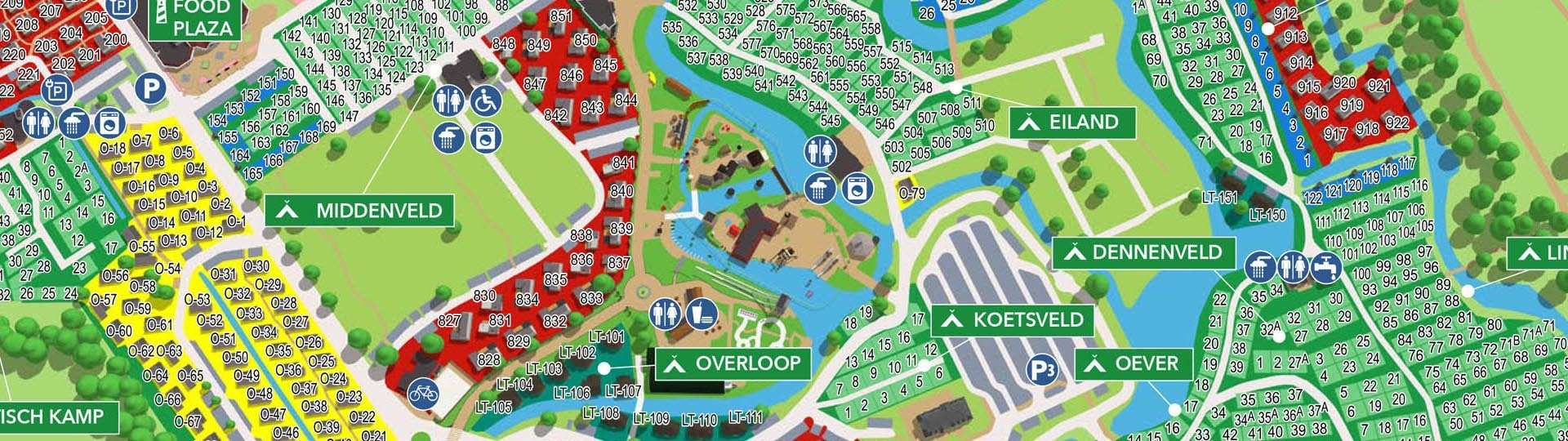1568x441 pixels.
Task: Select the P3 parking marker
Action: (x=1042, y=370)
